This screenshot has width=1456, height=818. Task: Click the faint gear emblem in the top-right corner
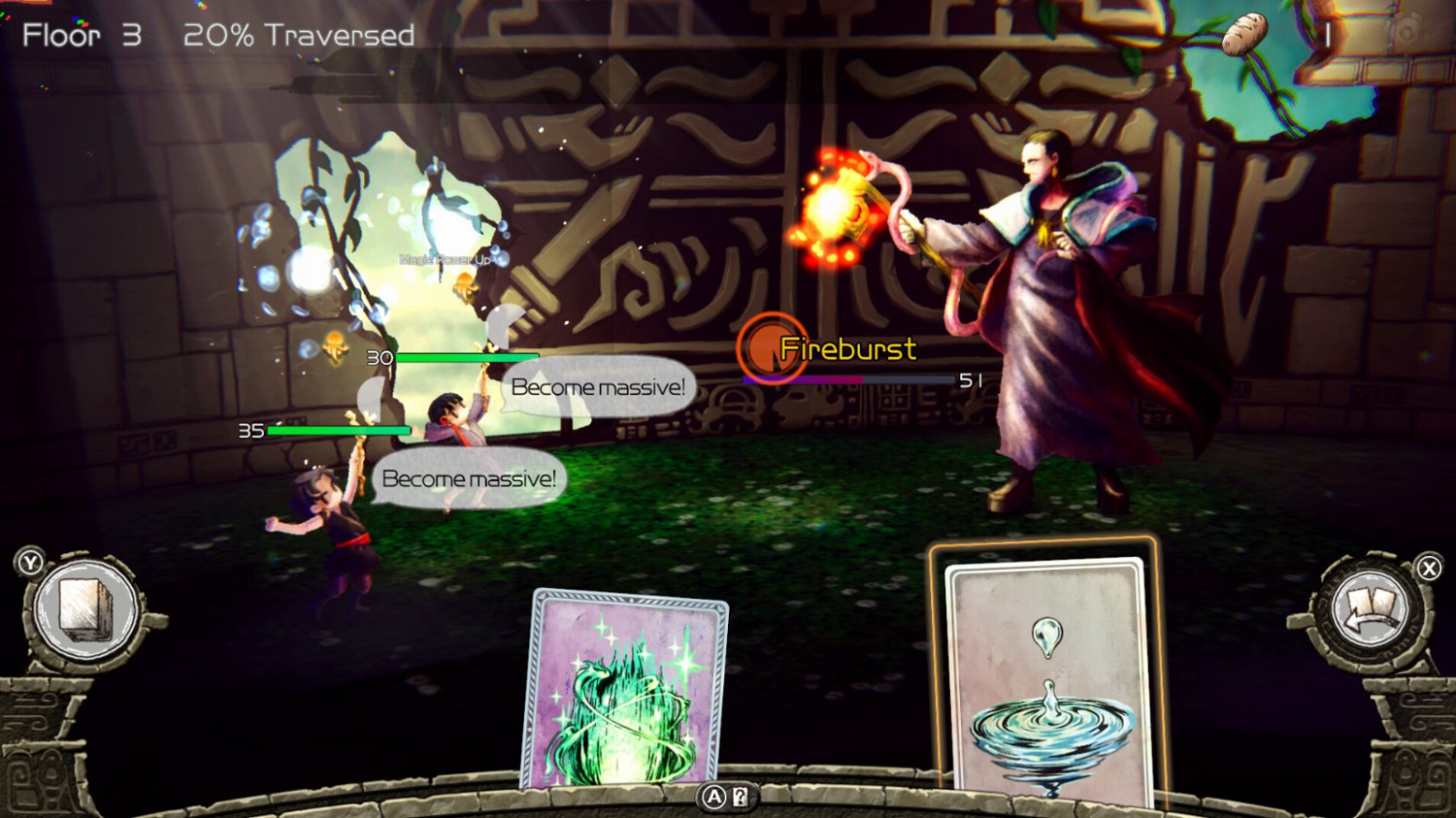point(1406,32)
